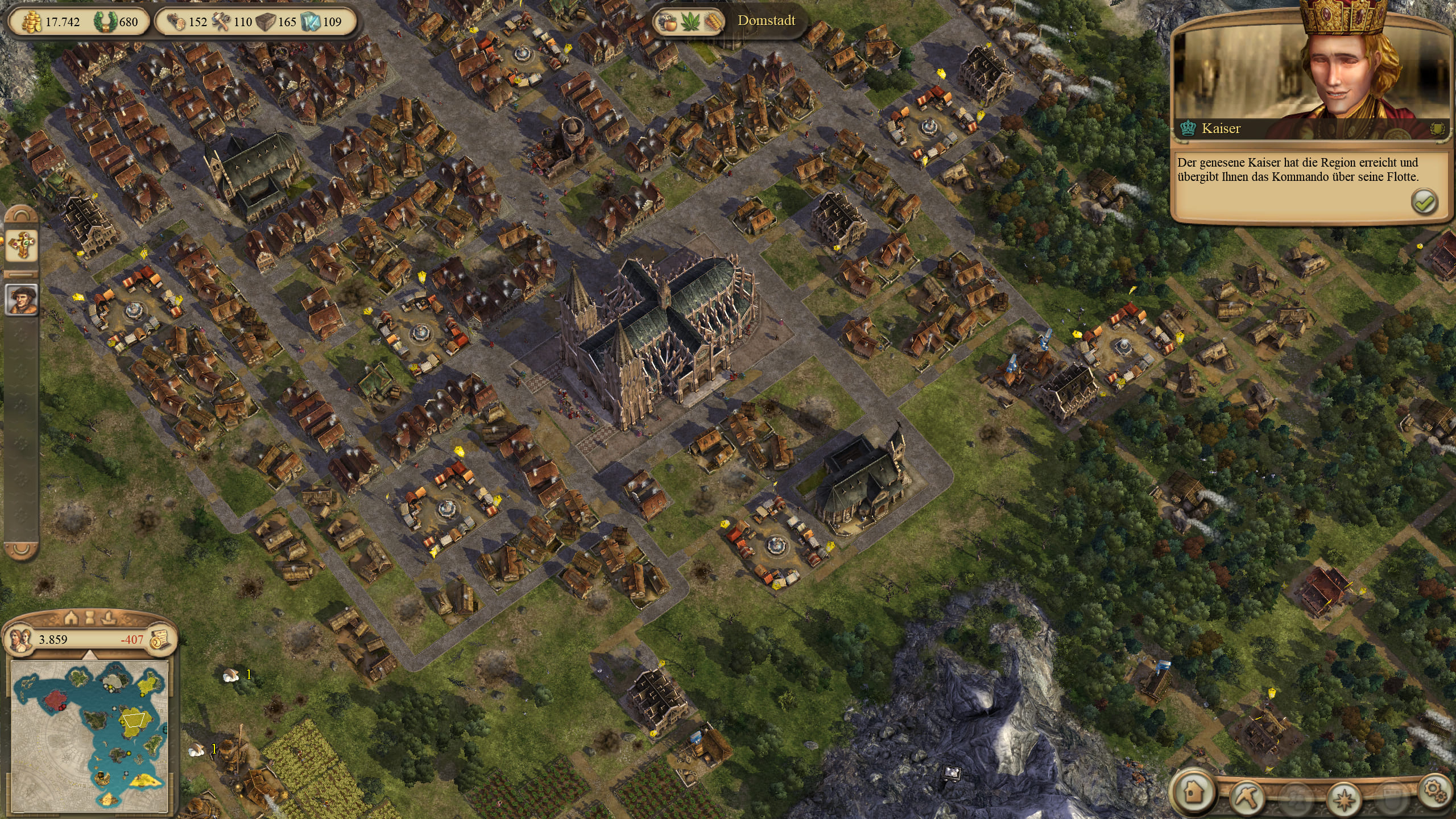Confirm the Kaiser message with the green checkmark
This screenshot has width=1456, height=819.
pyautogui.click(x=1424, y=202)
